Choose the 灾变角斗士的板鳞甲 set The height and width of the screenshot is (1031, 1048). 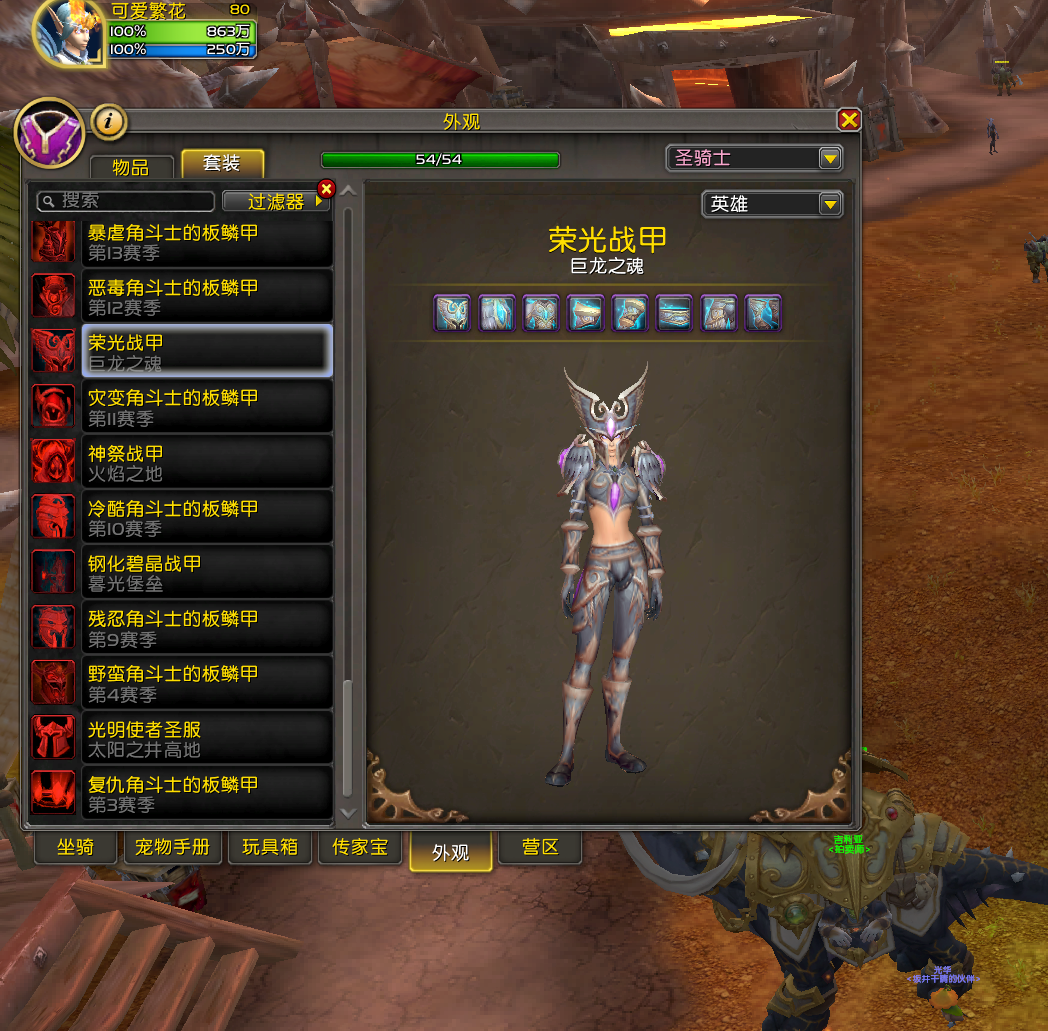[206, 407]
